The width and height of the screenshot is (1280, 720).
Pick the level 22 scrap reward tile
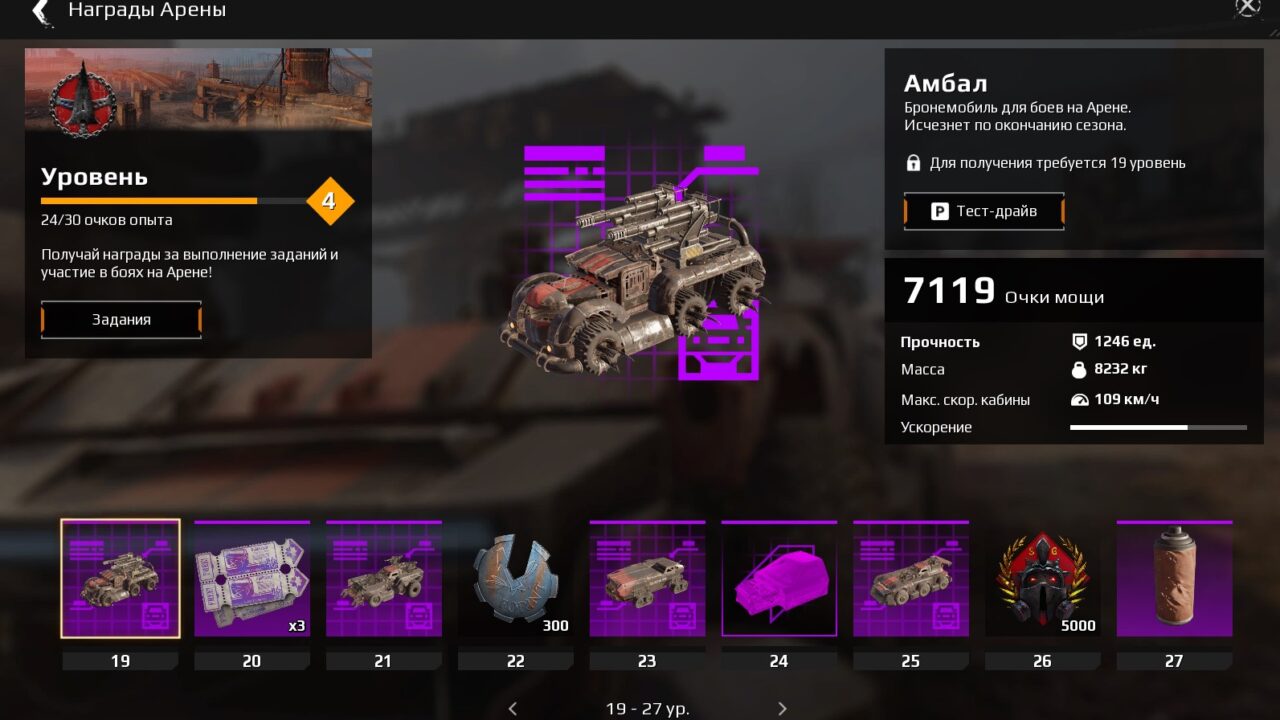pyautogui.click(x=516, y=579)
